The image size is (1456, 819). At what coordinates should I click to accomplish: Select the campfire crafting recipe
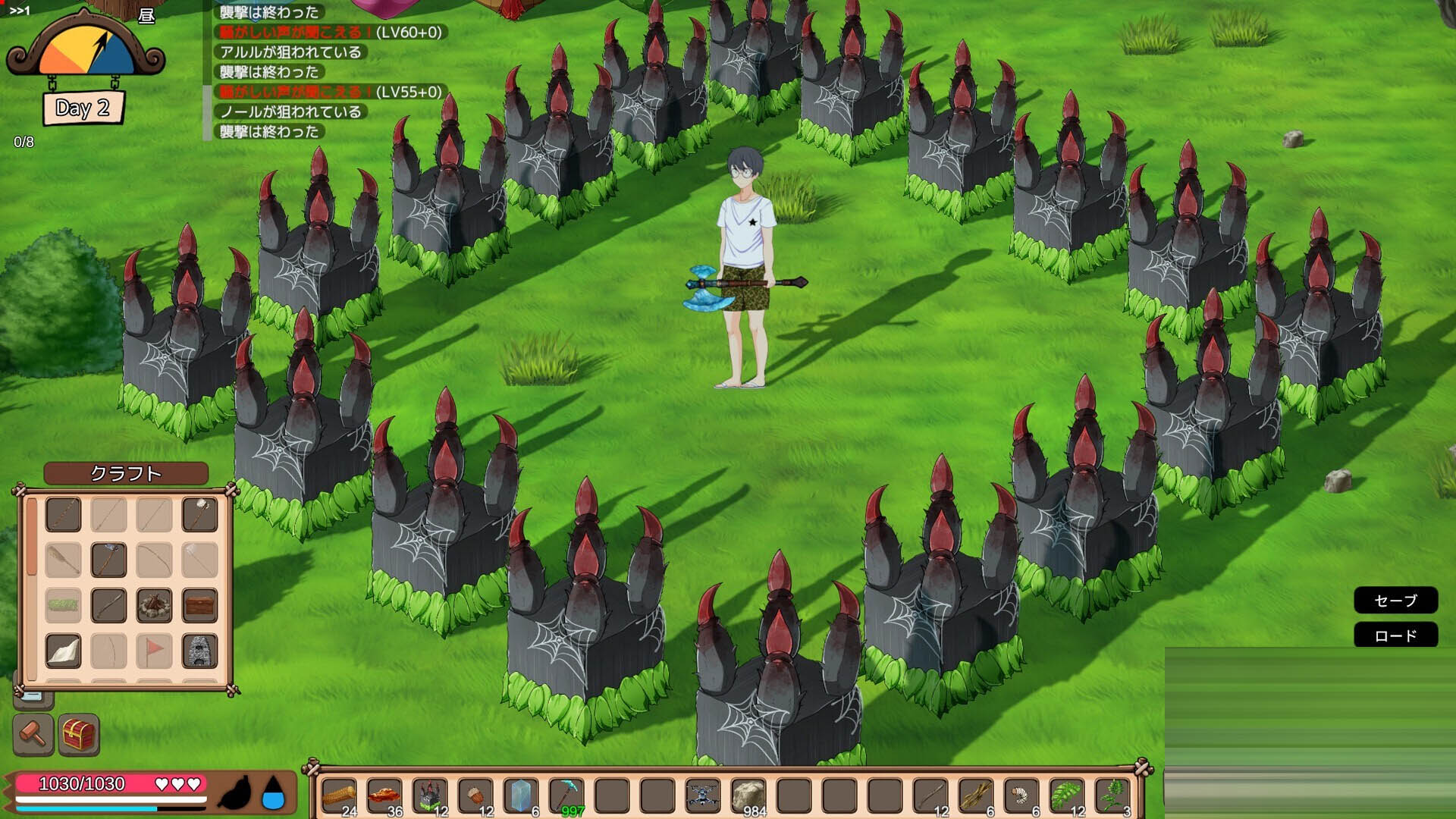tap(154, 606)
